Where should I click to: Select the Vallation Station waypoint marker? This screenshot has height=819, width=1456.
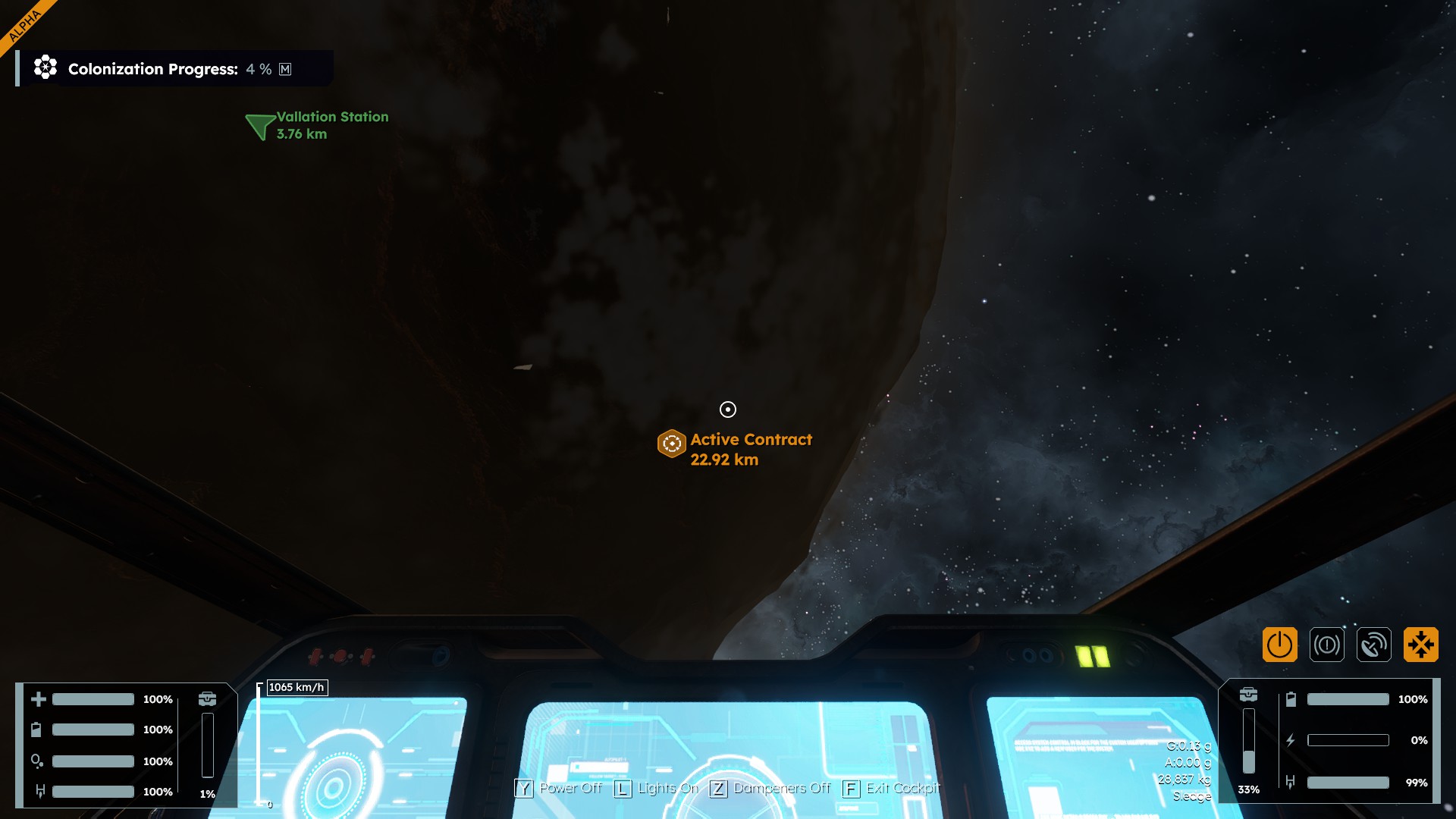[x=260, y=126]
